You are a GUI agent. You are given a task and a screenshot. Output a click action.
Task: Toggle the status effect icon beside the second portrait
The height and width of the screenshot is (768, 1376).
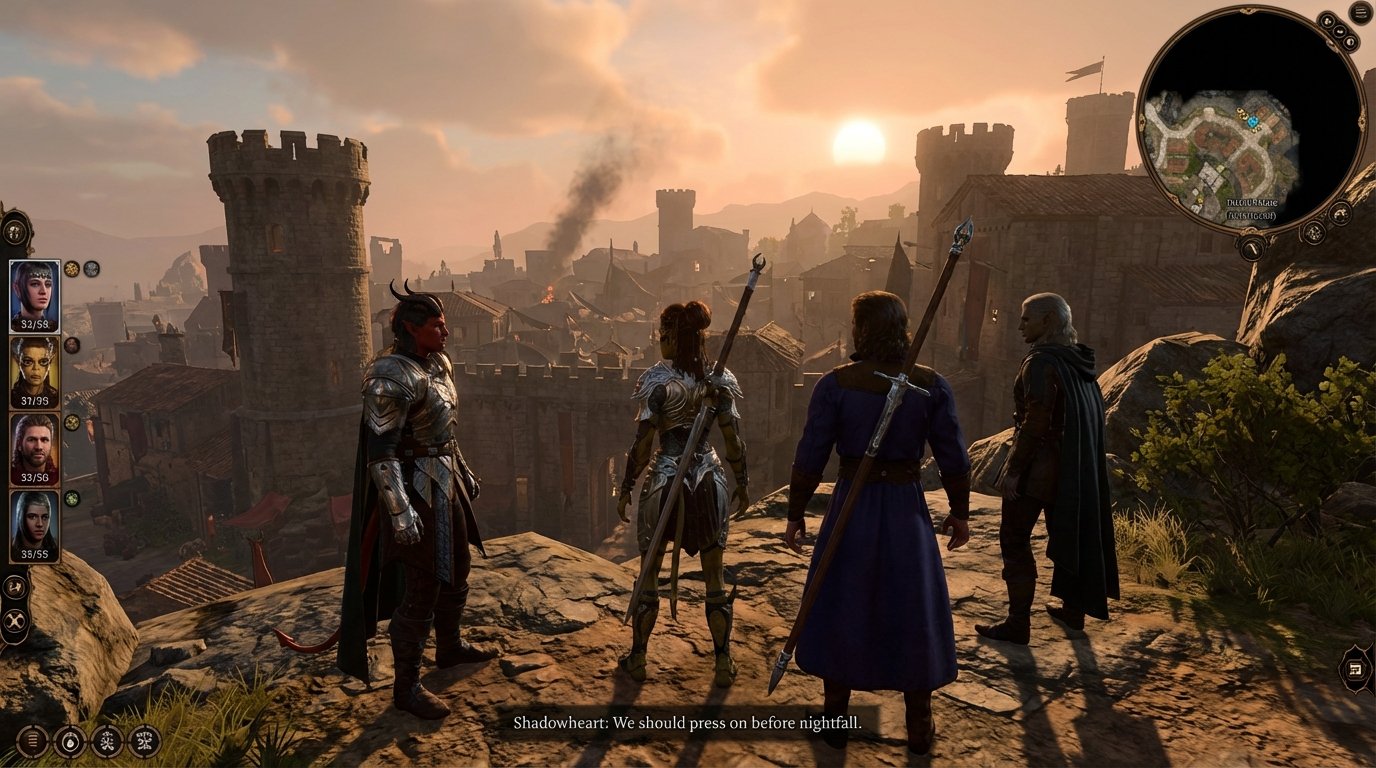tap(70, 345)
